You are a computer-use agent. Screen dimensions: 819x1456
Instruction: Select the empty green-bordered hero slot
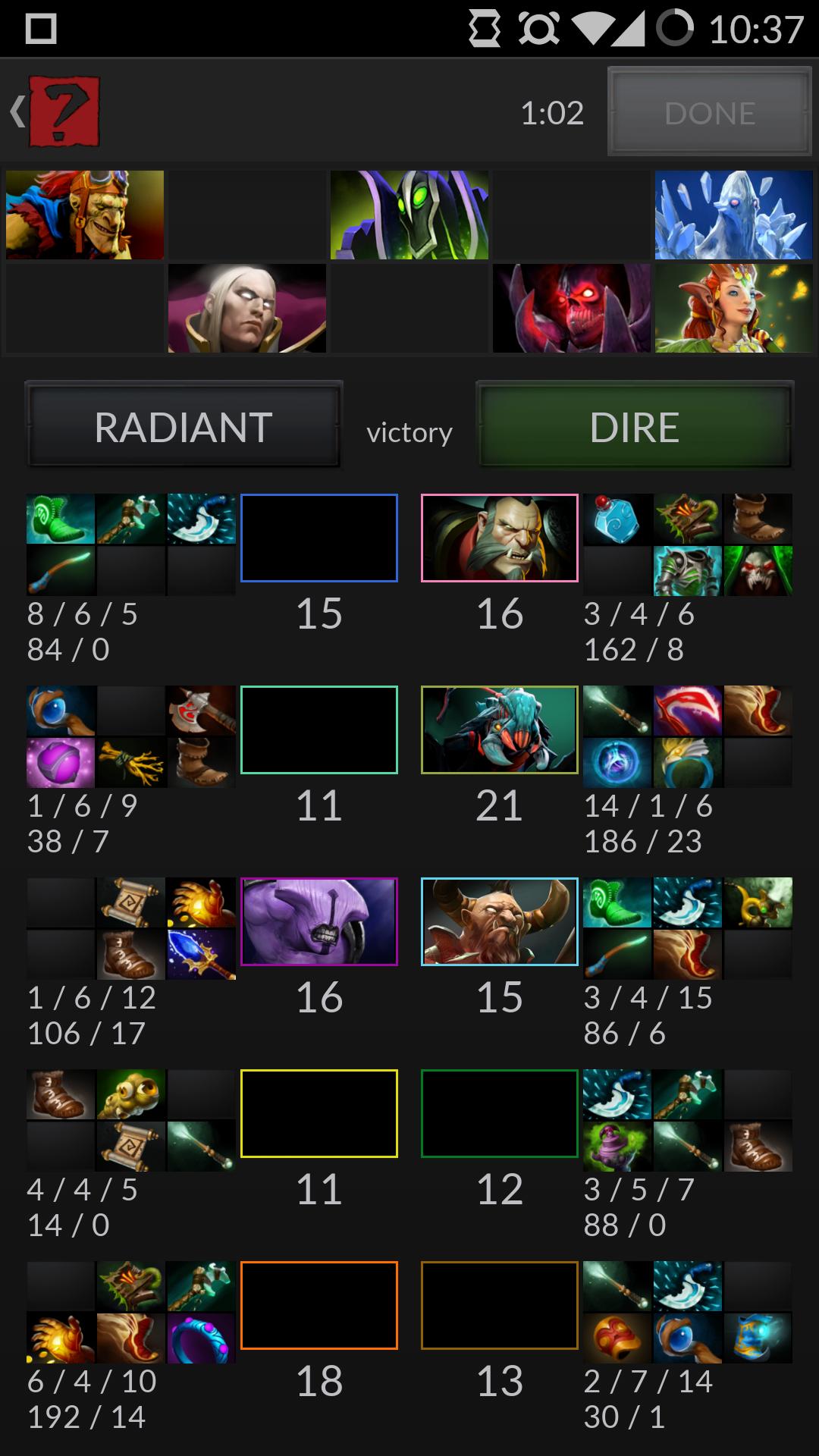point(500,1114)
